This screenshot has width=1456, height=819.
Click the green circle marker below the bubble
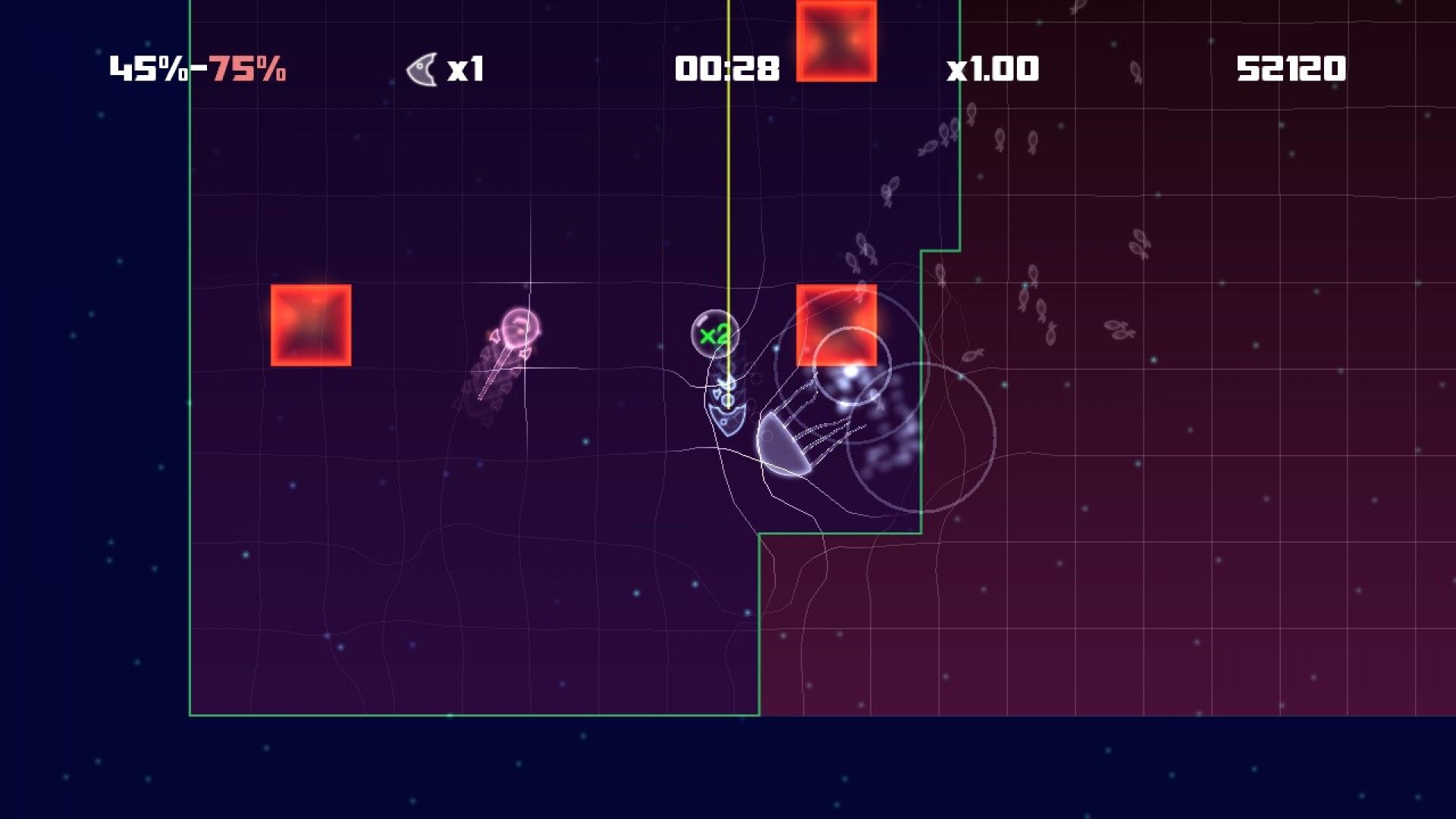pos(727,400)
